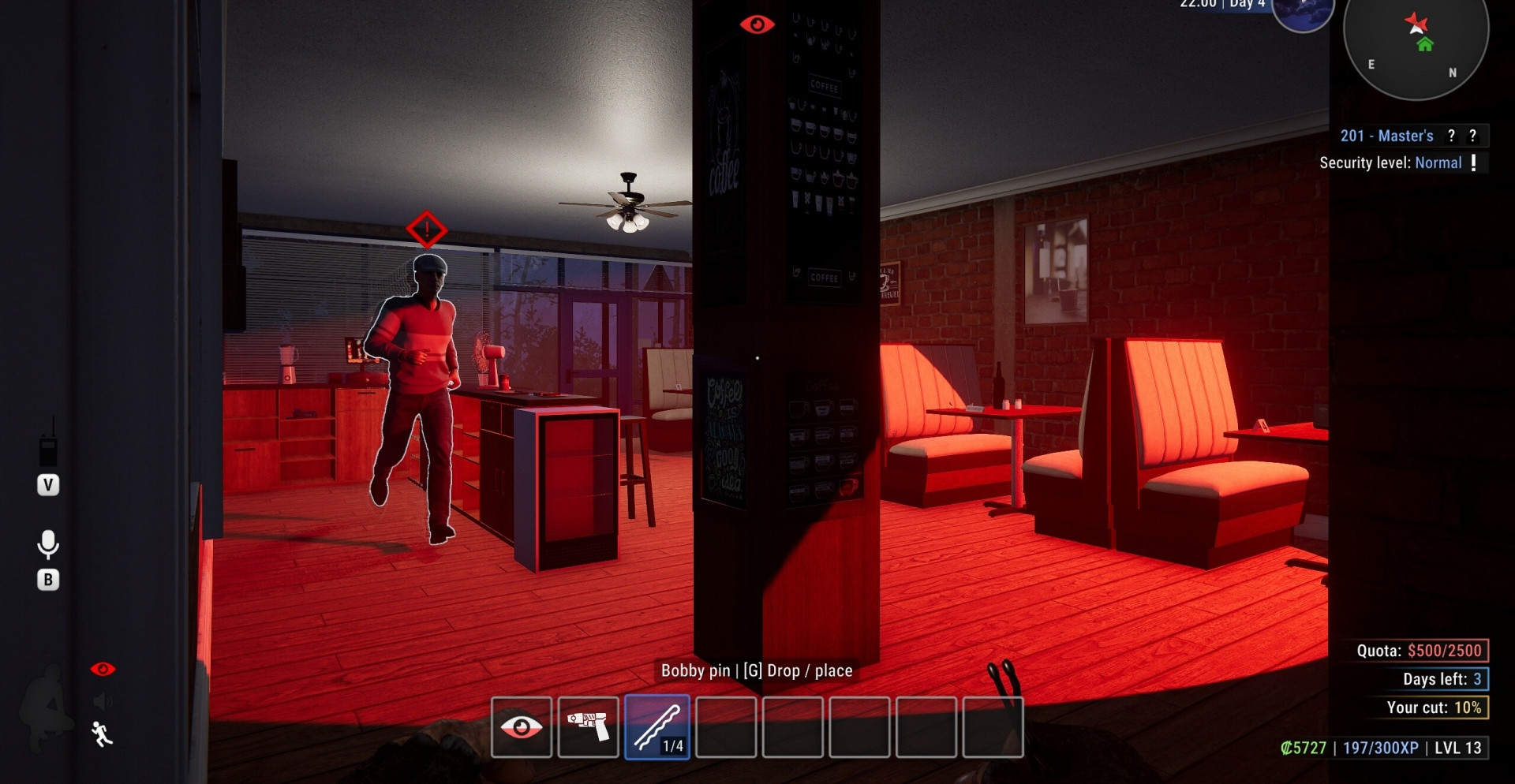Image resolution: width=1515 pixels, height=784 pixels.
Task: Click the red eye visibility indicator
Action: point(103,670)
